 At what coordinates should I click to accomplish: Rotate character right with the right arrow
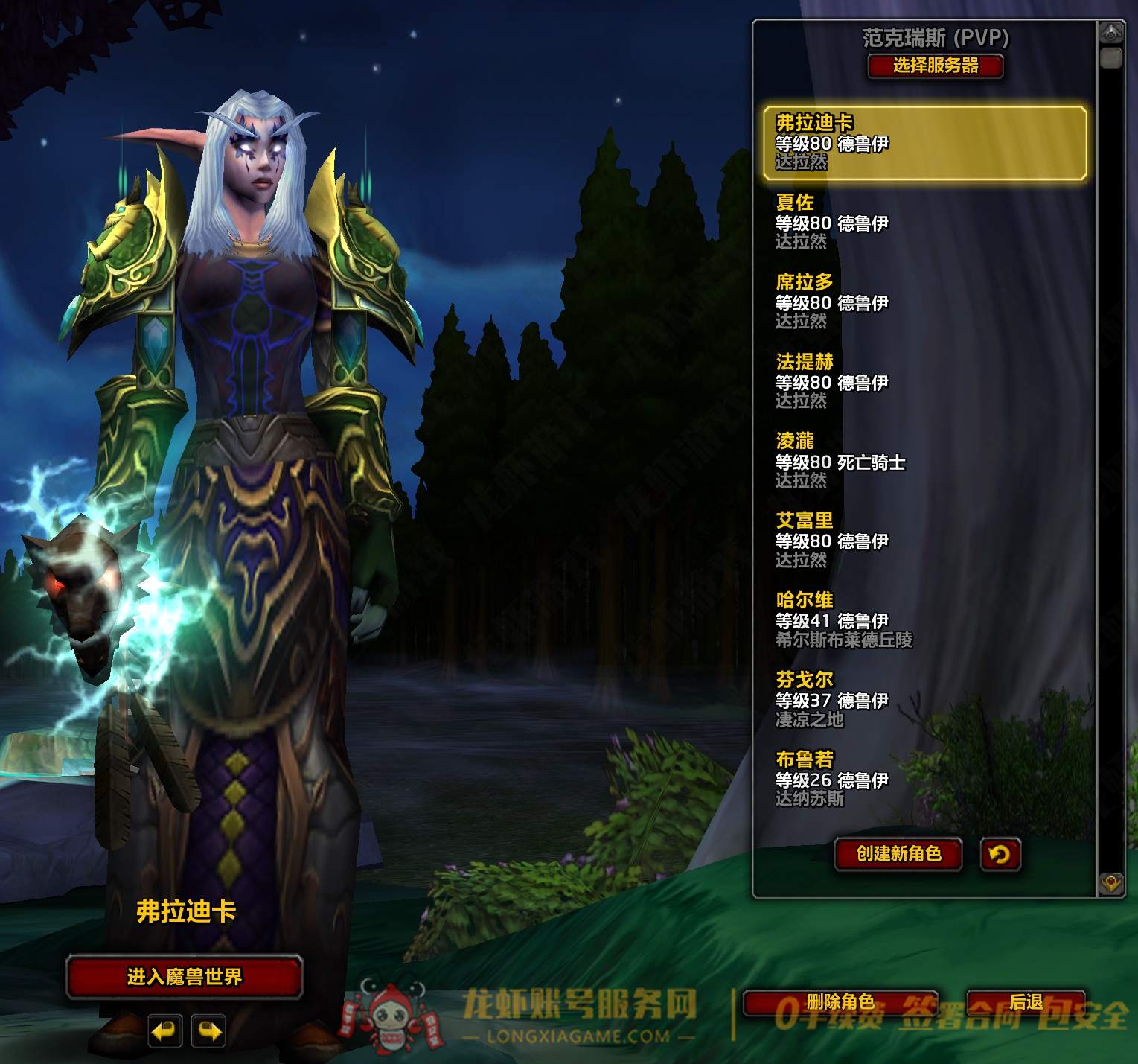209,1031
